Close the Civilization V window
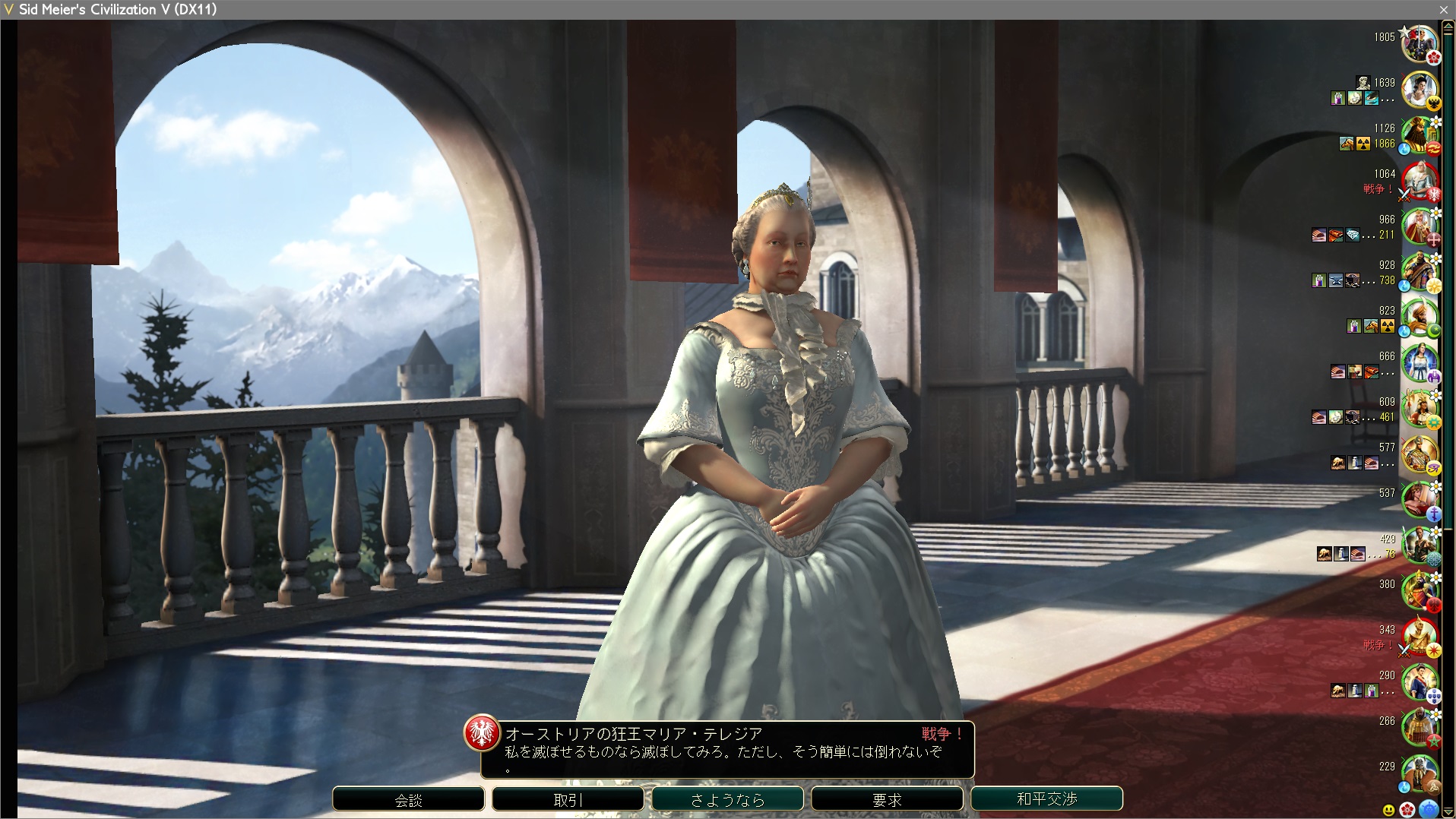1456x819 pixels. pos(1444,9)
